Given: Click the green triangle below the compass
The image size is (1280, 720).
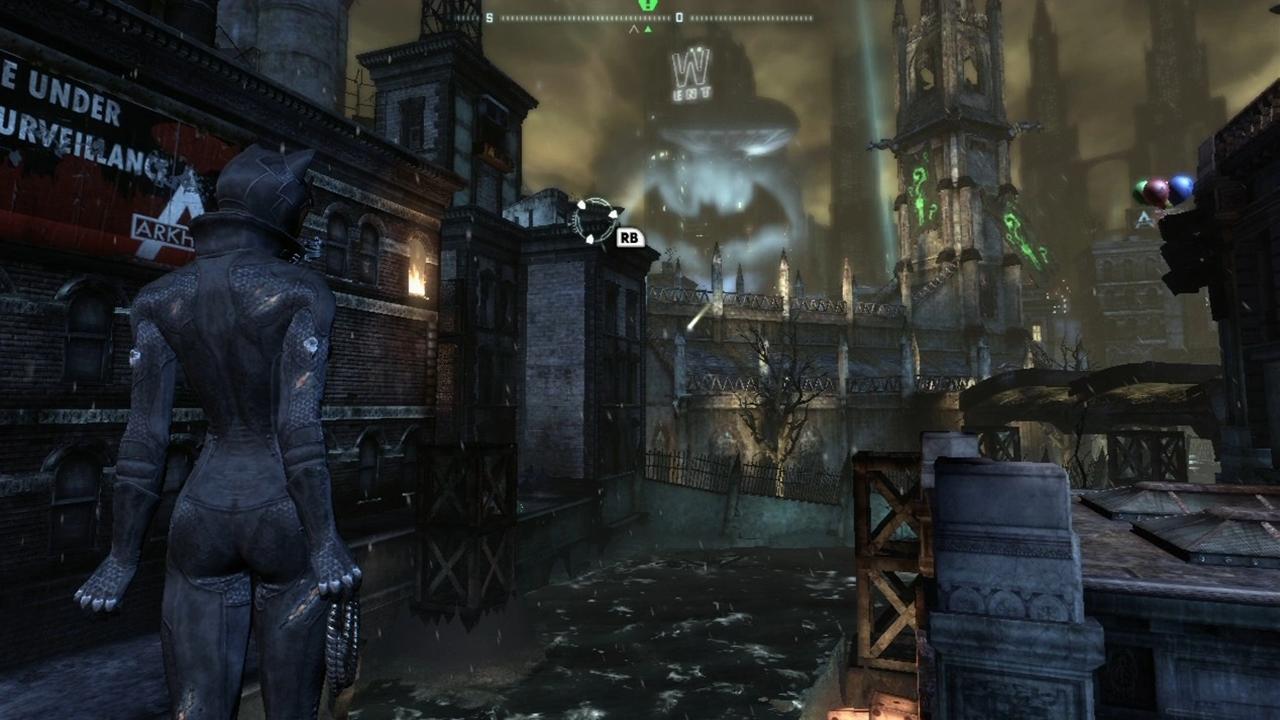Looking at the screenshot, I should [x=648, y=28].
